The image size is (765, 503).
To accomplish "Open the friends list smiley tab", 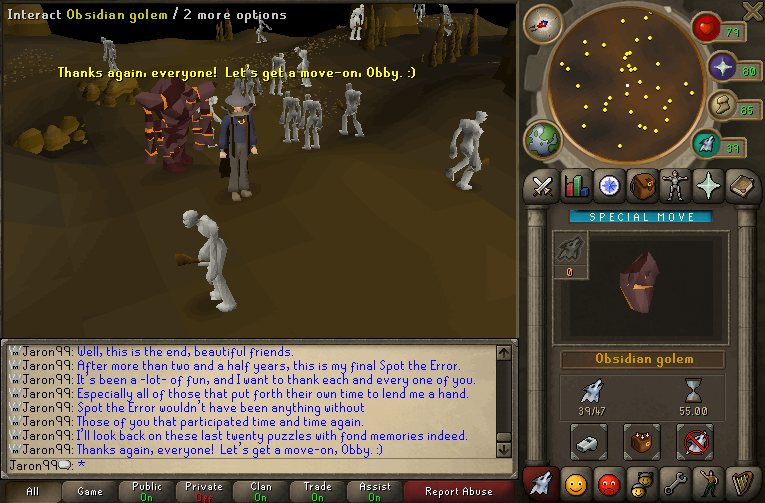I will 575,483.
